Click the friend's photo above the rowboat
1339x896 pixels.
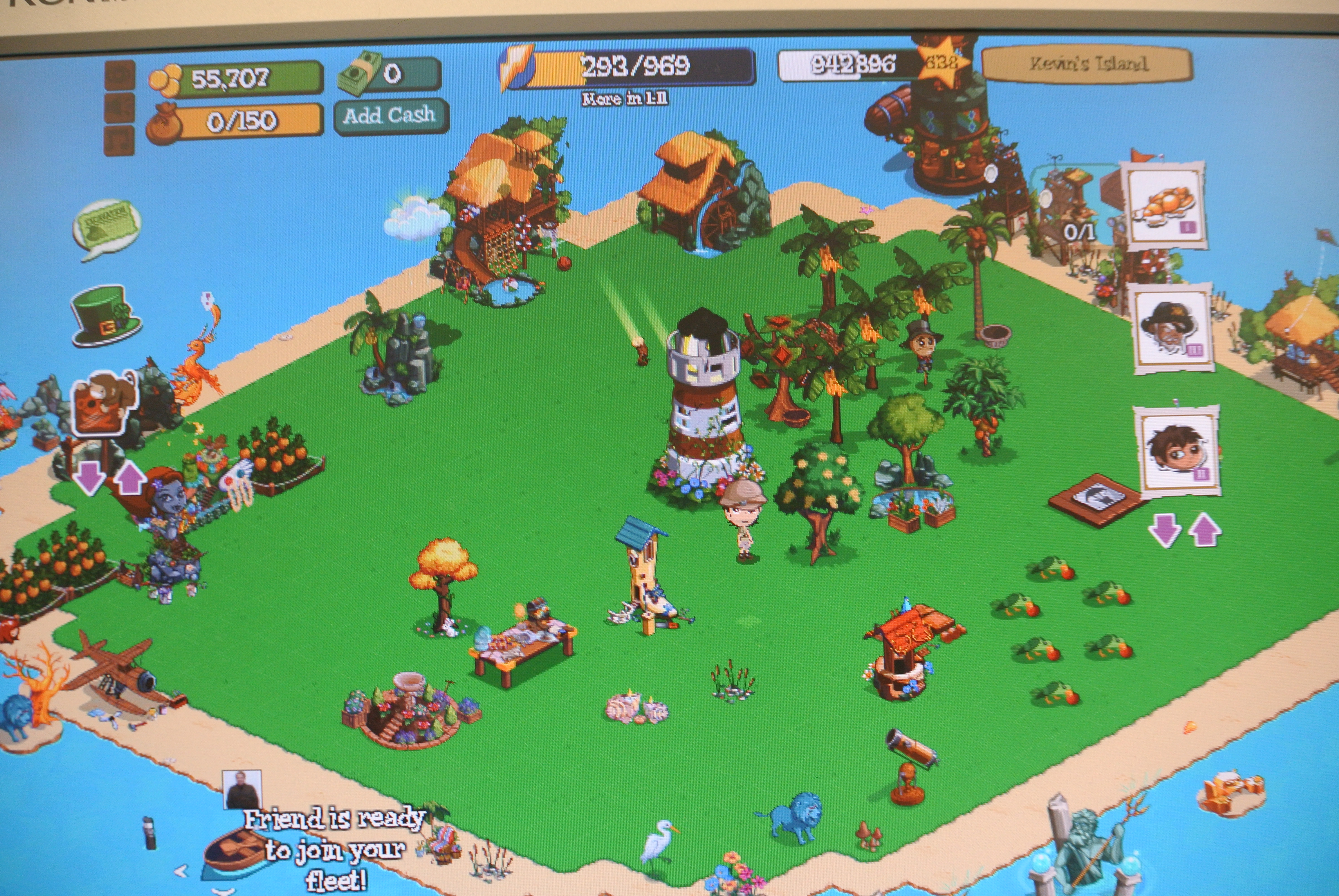tap(242, 789)
